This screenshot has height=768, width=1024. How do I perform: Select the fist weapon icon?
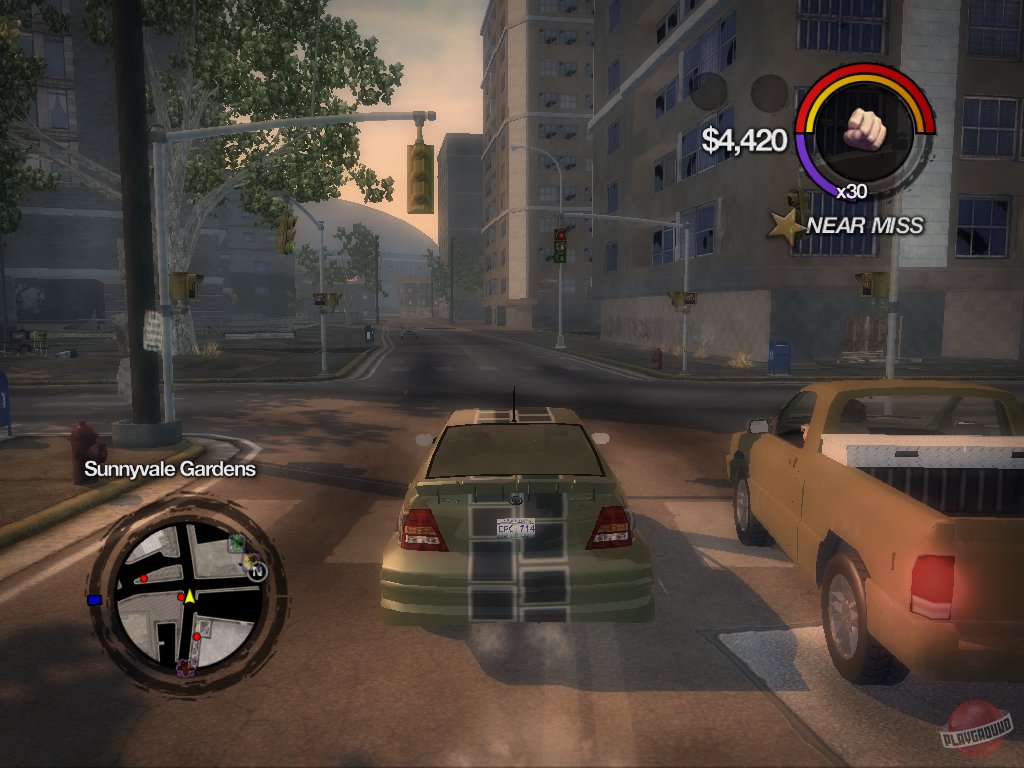pyautogui.click(x=865, y=125)
